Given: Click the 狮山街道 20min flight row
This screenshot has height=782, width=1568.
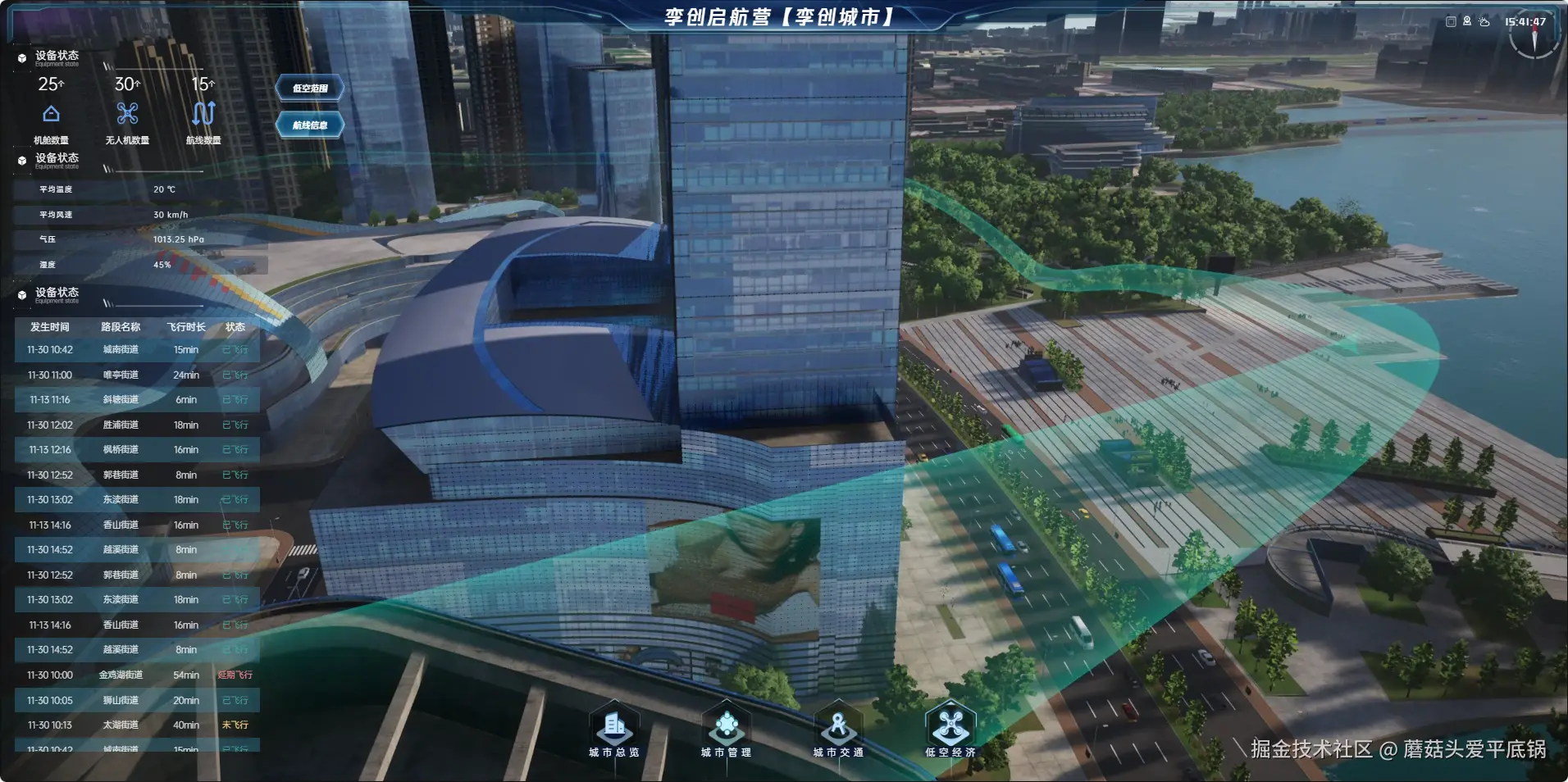Looking at the screenshot, I should 137,700.
